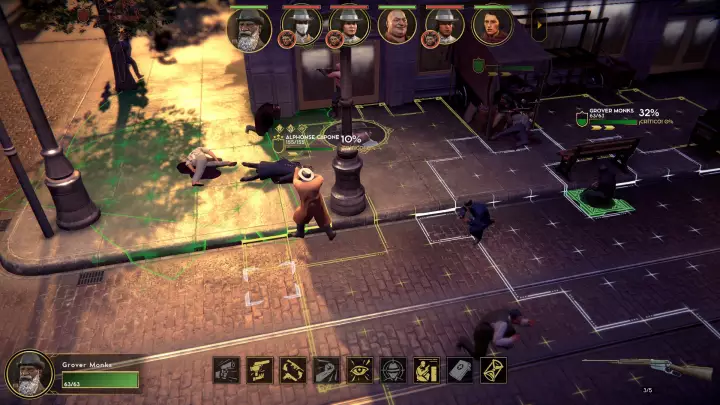Expand turn order with the yellow arrow
This screenshot has width=720, height=405.
(x=539, y=25)
